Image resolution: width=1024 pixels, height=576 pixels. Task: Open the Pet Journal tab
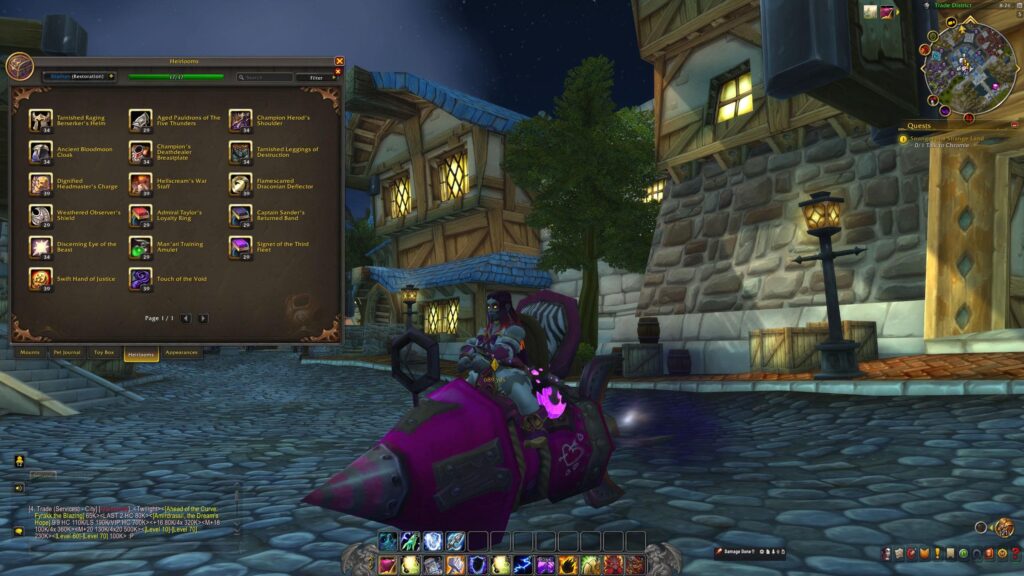(x=65, y=353)
